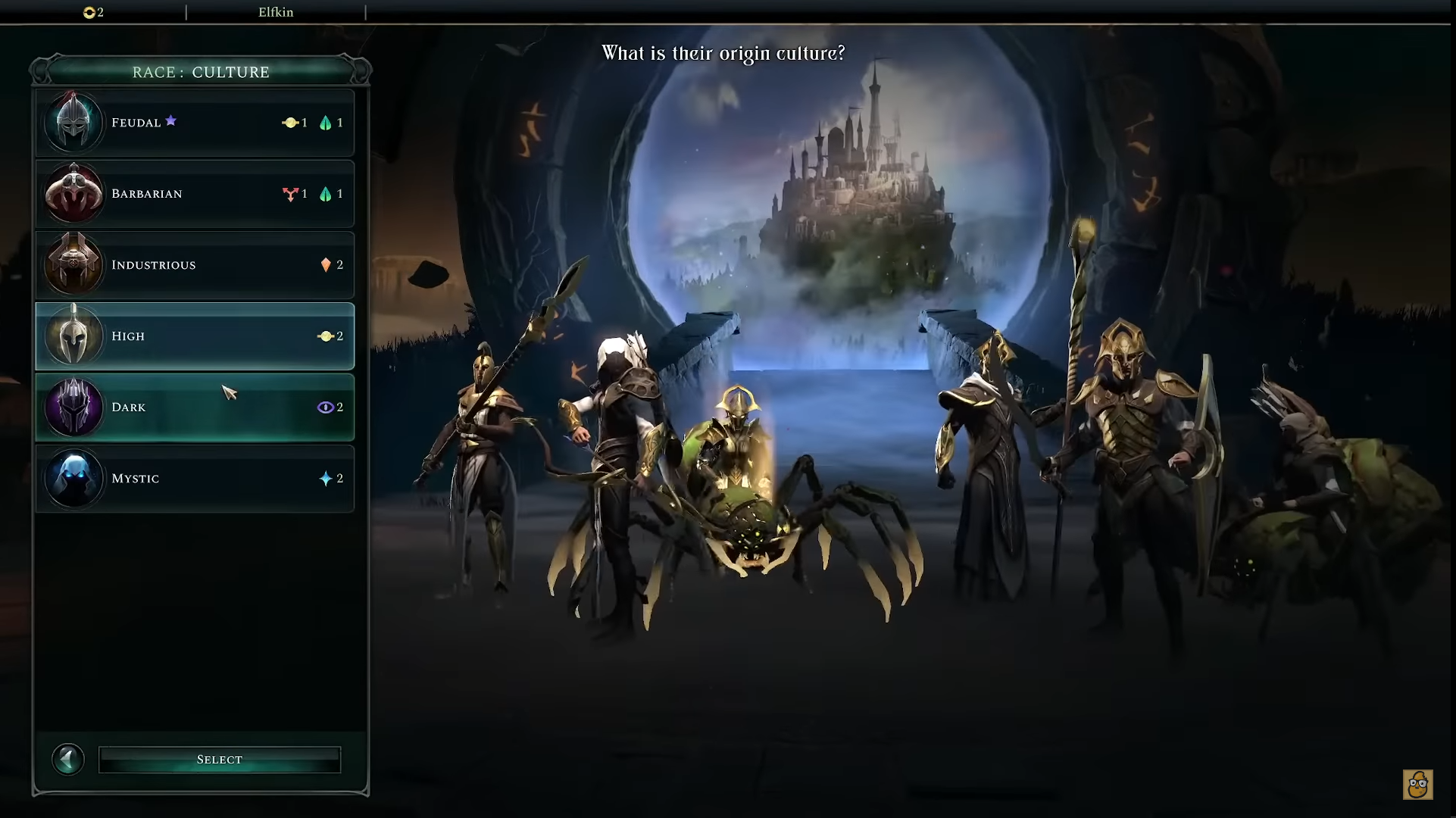Click the back arrow button
This screenshot has height=818, width=1456.
[68, 759]
